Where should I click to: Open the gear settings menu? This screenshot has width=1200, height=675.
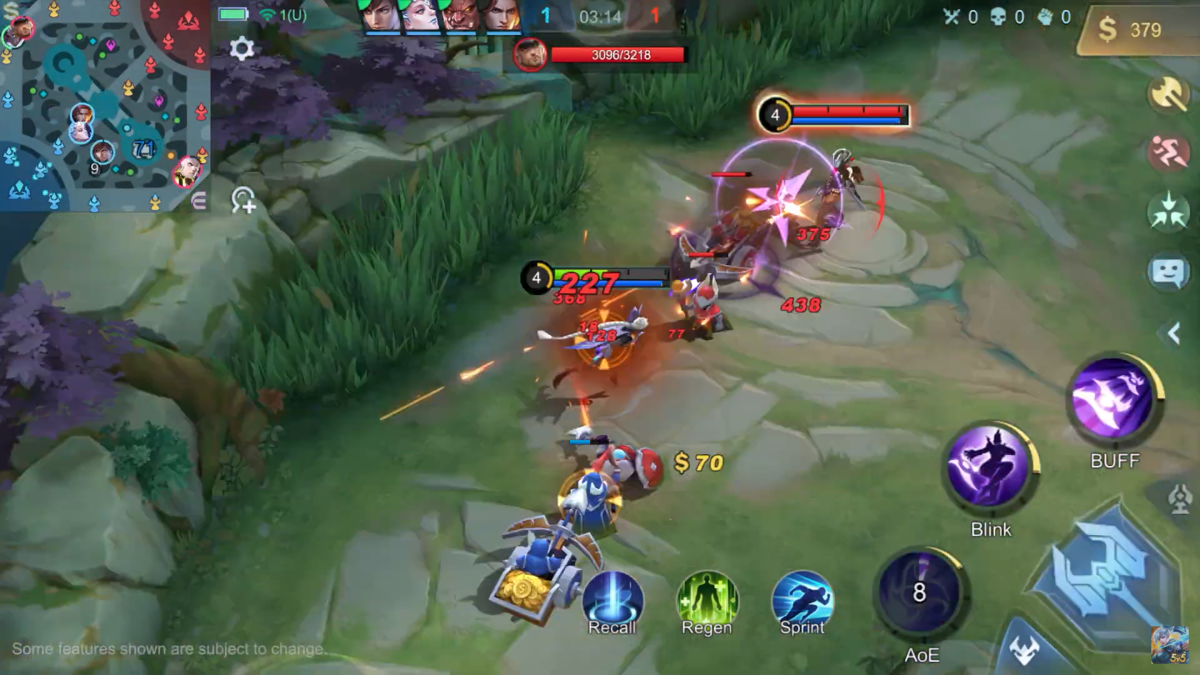tap(241, 48)
